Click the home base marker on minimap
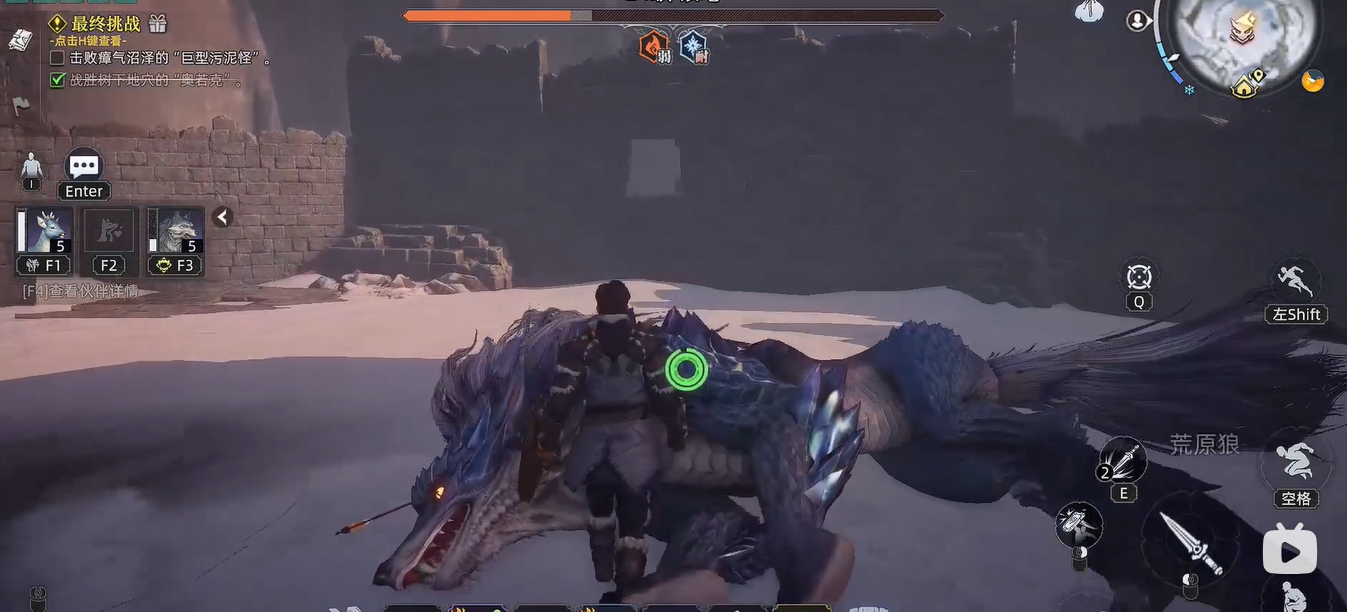This screenshot has width=1347, height=612. (1245, 86)
